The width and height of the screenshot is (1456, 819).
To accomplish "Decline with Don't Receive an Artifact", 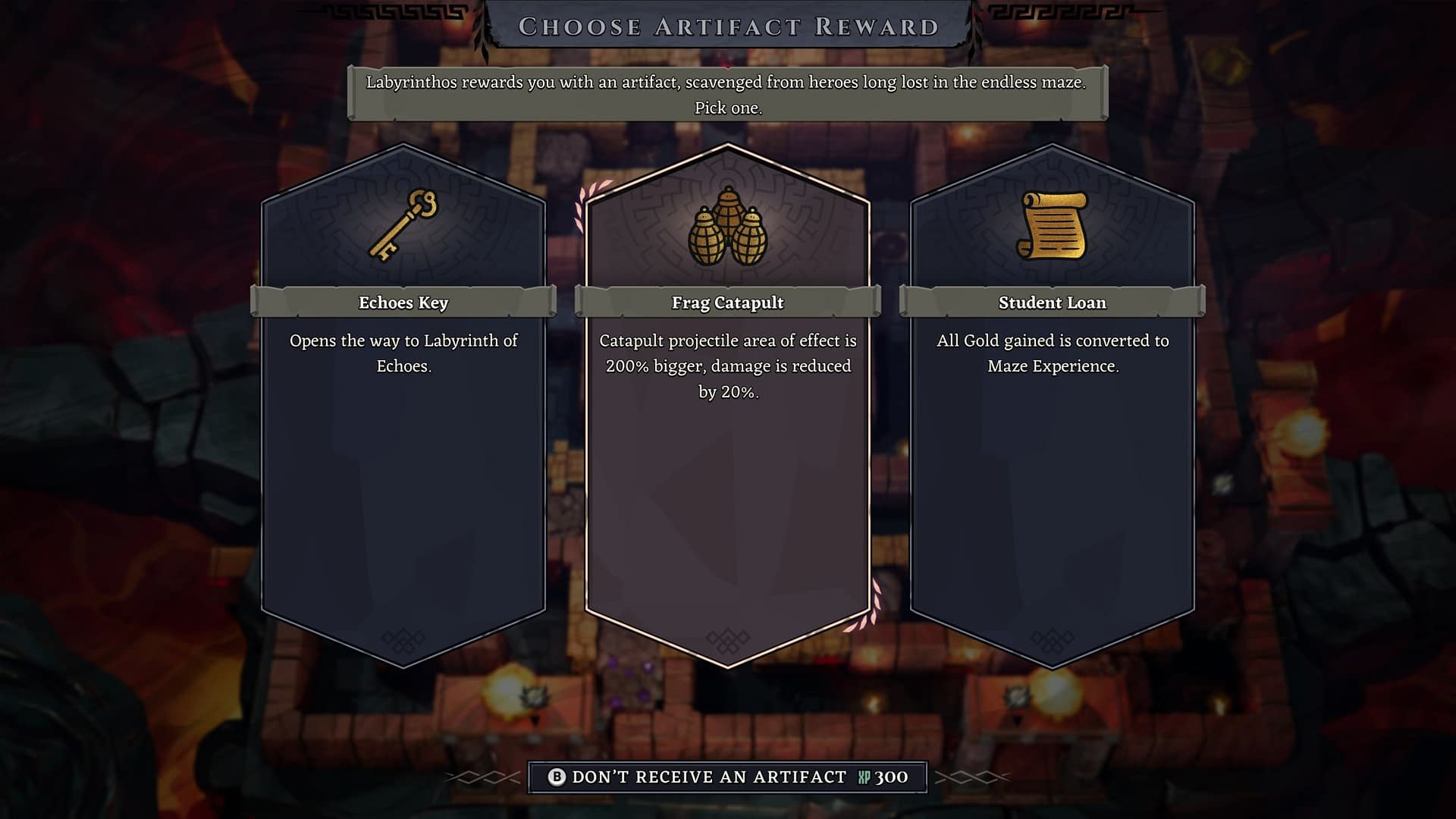I will click(727, 777).
